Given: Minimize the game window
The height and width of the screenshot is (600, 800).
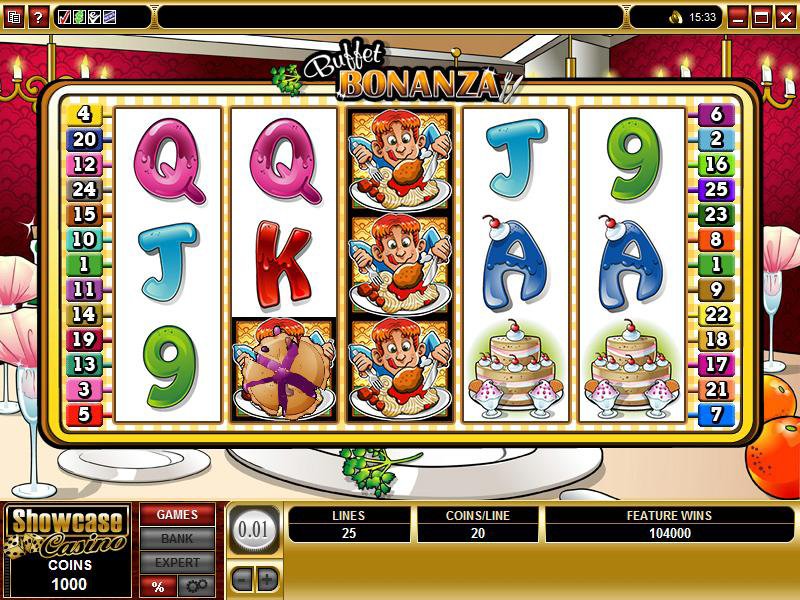Looking at the screenshot, I should pyautogui.click(x=738, y=17).
